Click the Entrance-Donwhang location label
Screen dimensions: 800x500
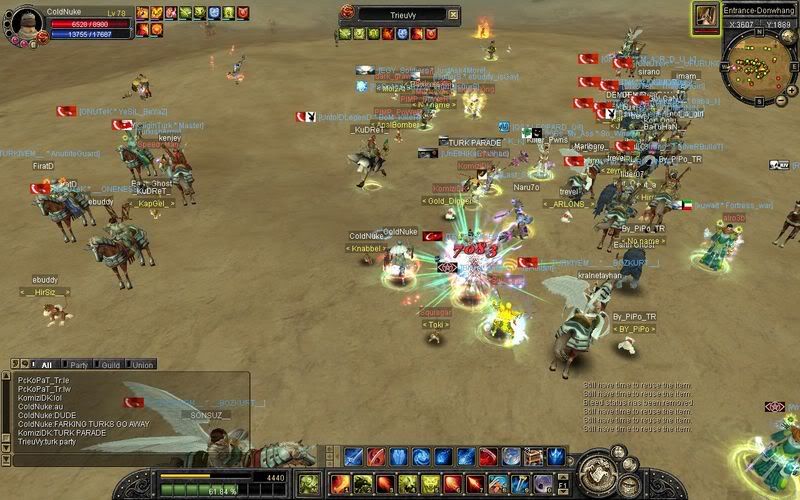(x=758, y=9)
